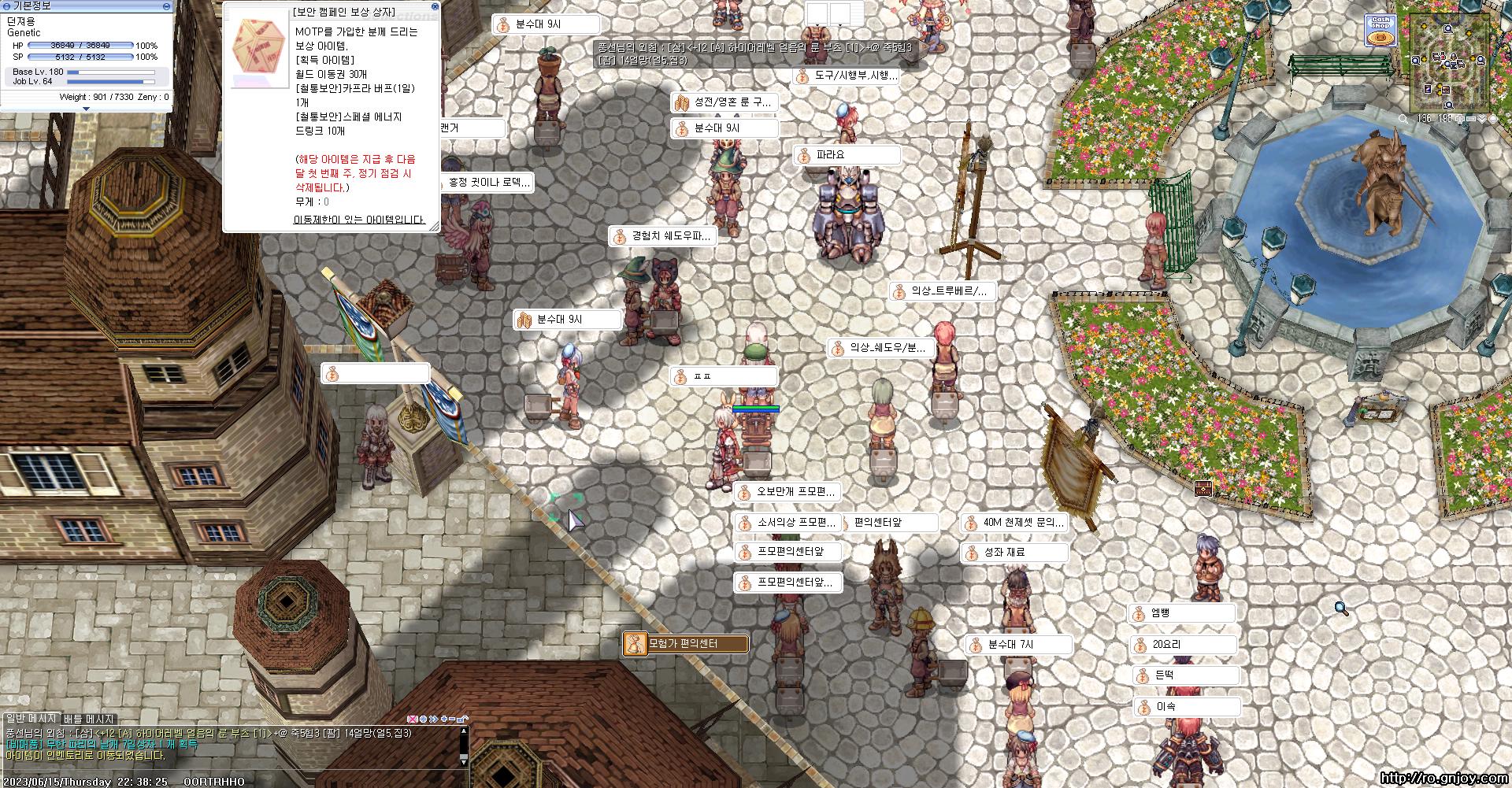The width and height of the screenshot is (1512, 788).
Task: Enlarge the chat window with plus icon
Action: pos(444,719)
